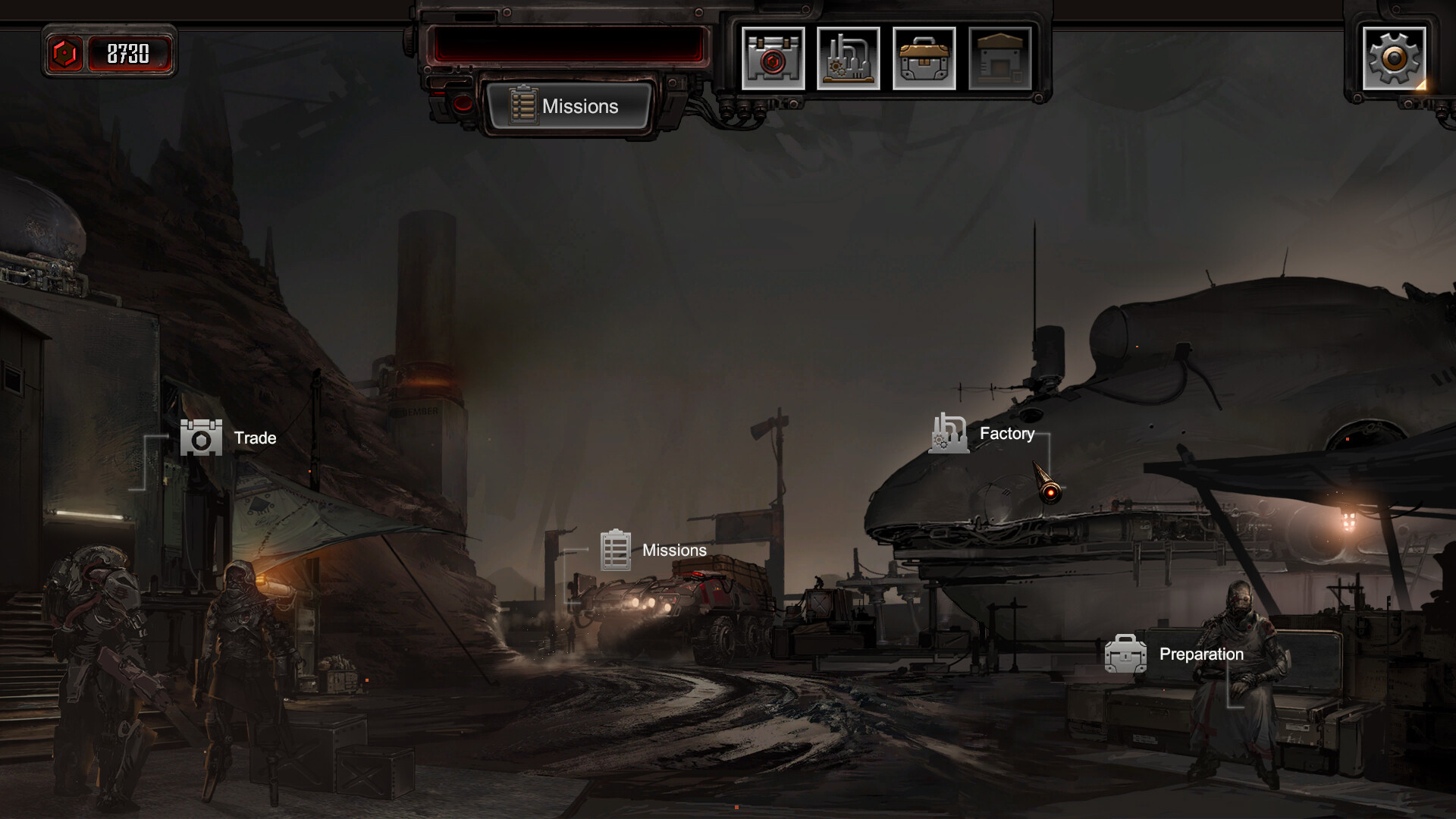This screenshot has height=819, width=1456.
Task: Select the Preparation toolbox icon in the toolbar
Action: tap(924, 58)
